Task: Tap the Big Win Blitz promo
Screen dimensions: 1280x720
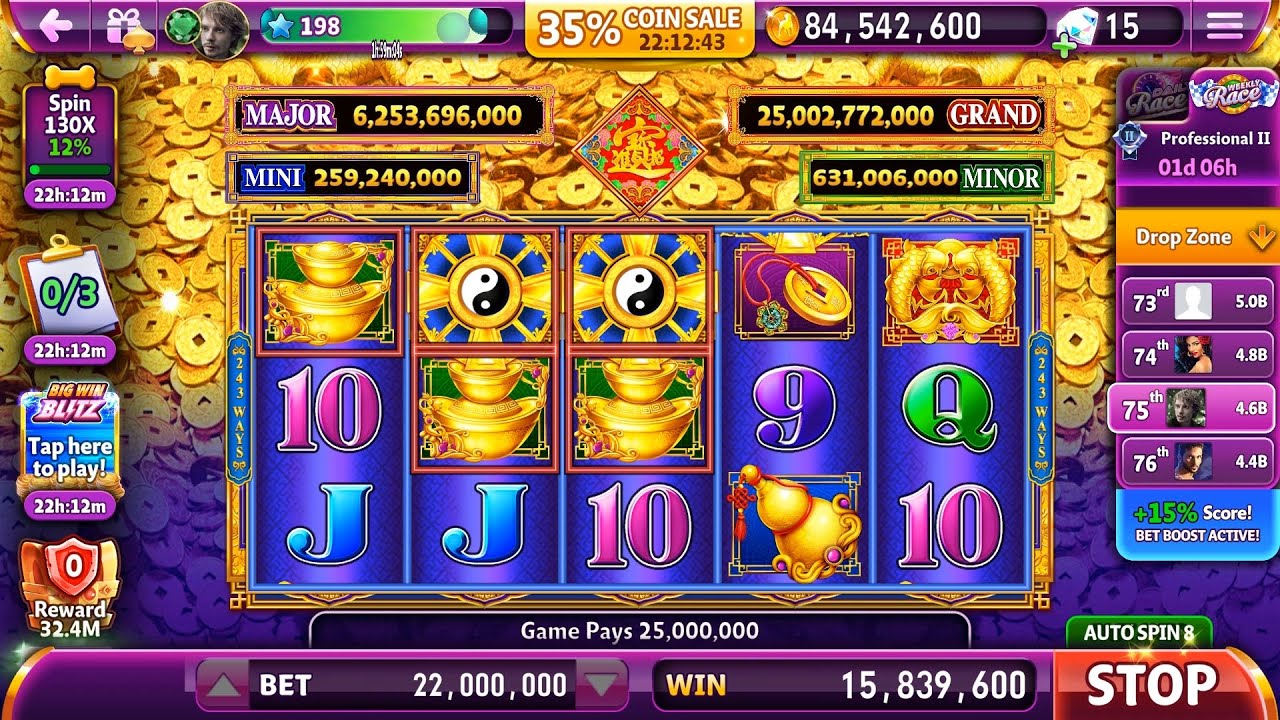Action: [x=68, y=440]
